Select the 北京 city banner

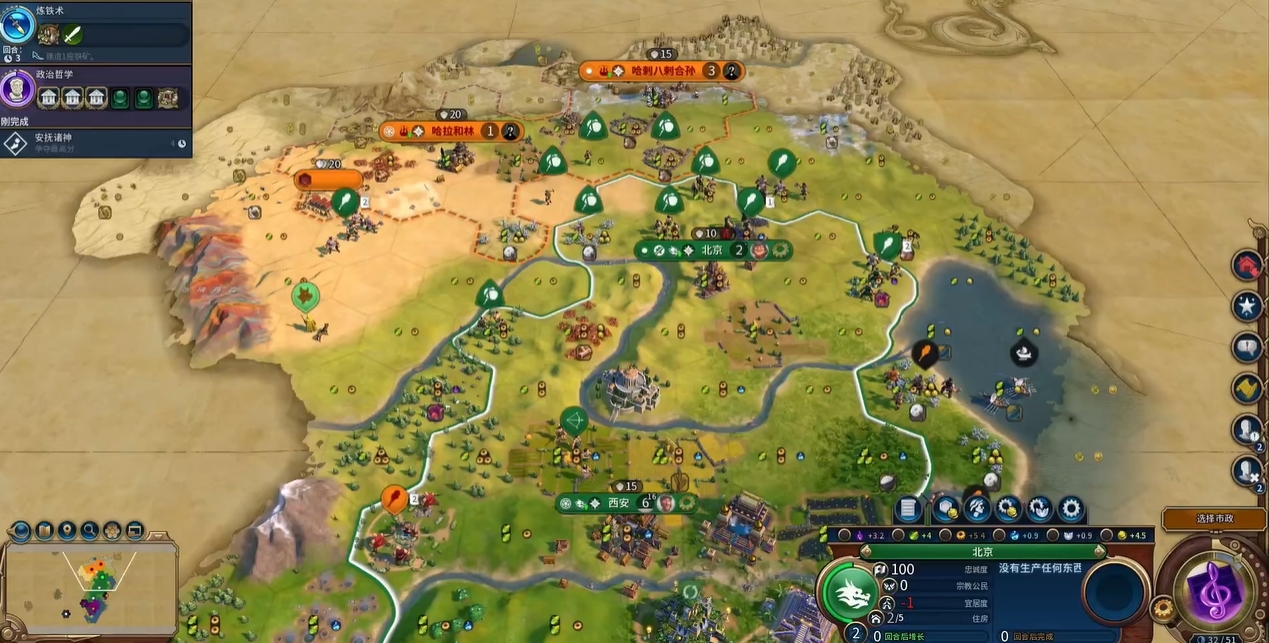(x=712, y=250)
